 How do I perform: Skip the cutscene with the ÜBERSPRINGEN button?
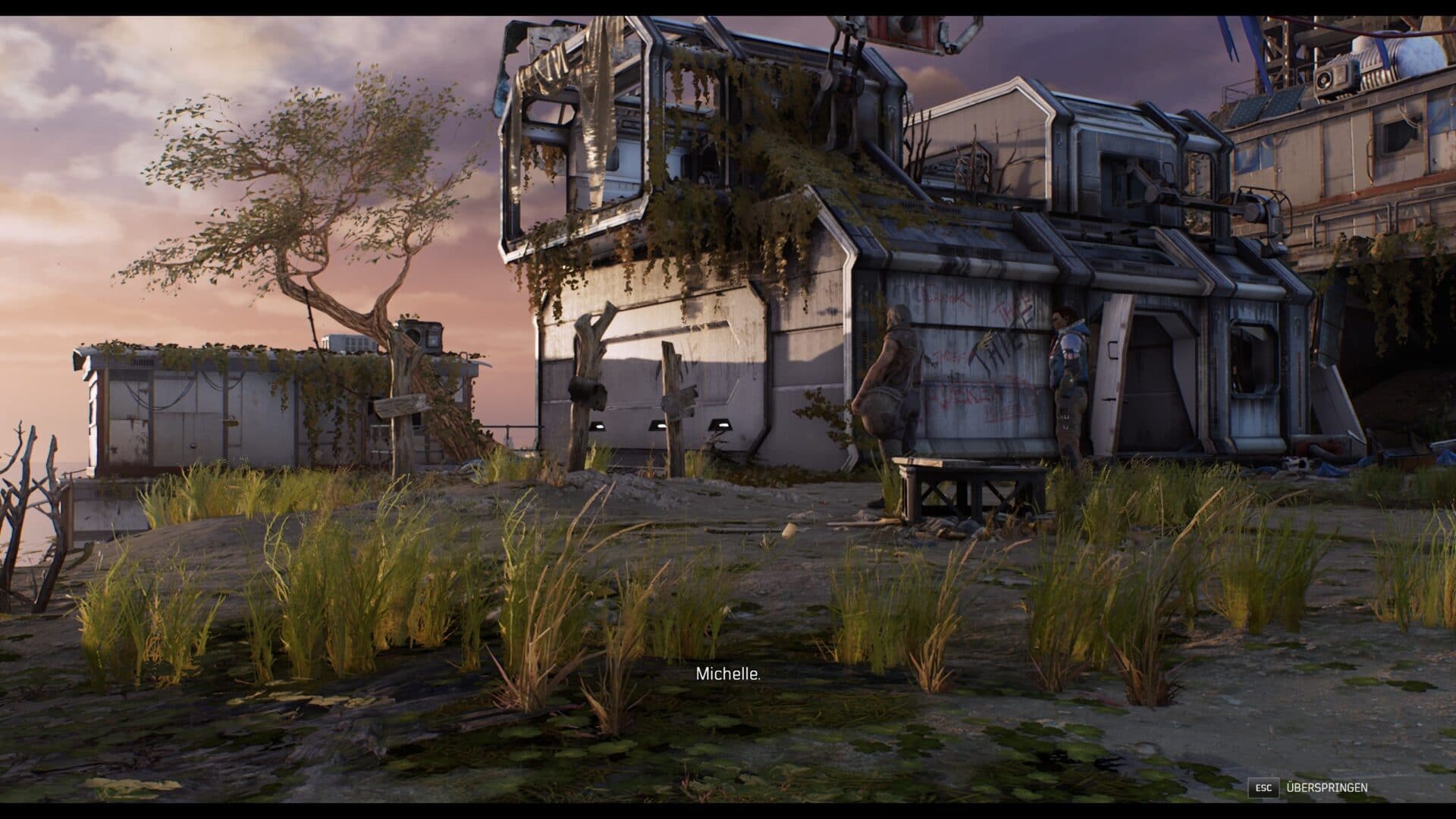click(1326, 787)
